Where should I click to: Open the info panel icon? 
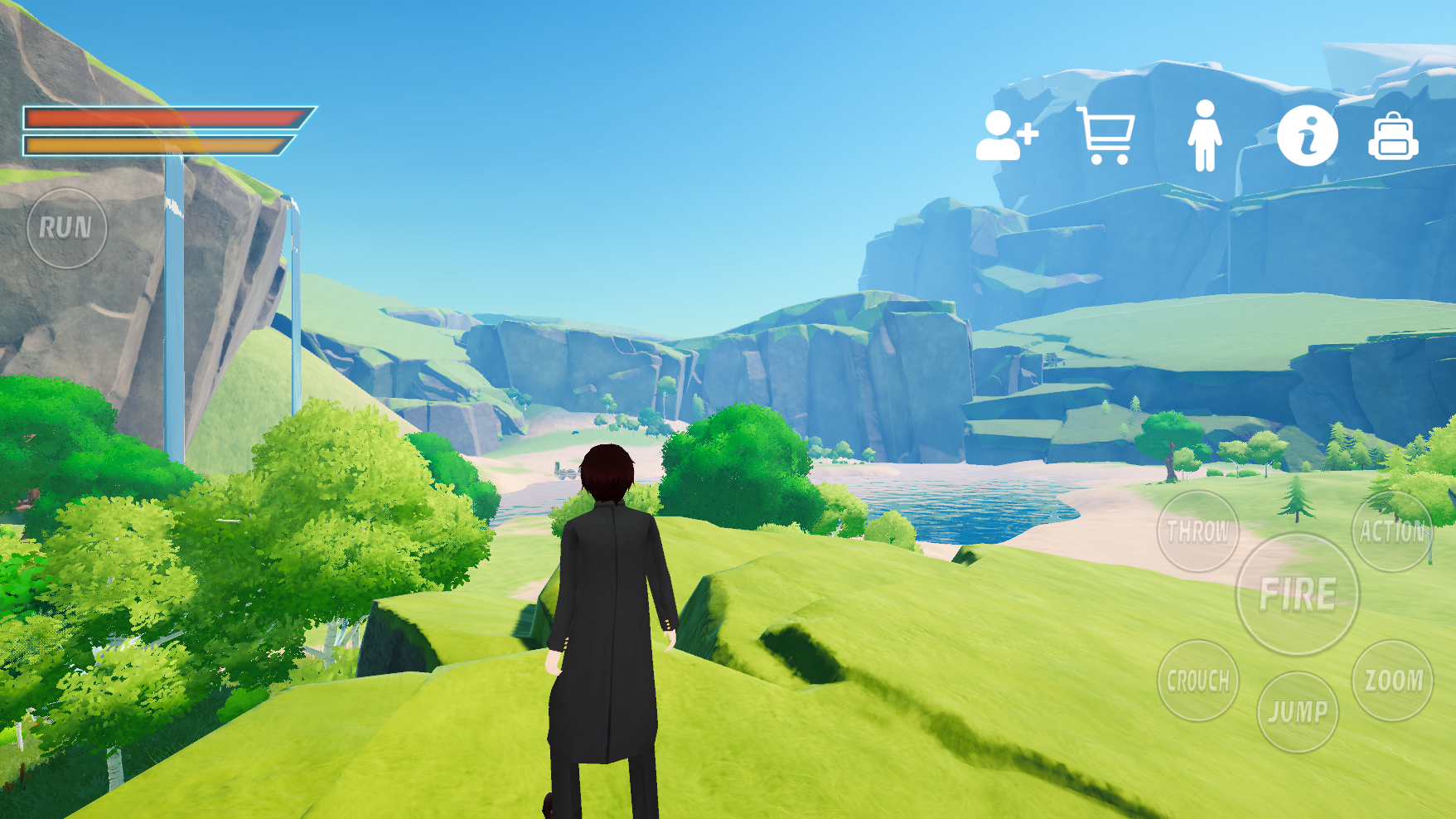tap(1307, 136)
